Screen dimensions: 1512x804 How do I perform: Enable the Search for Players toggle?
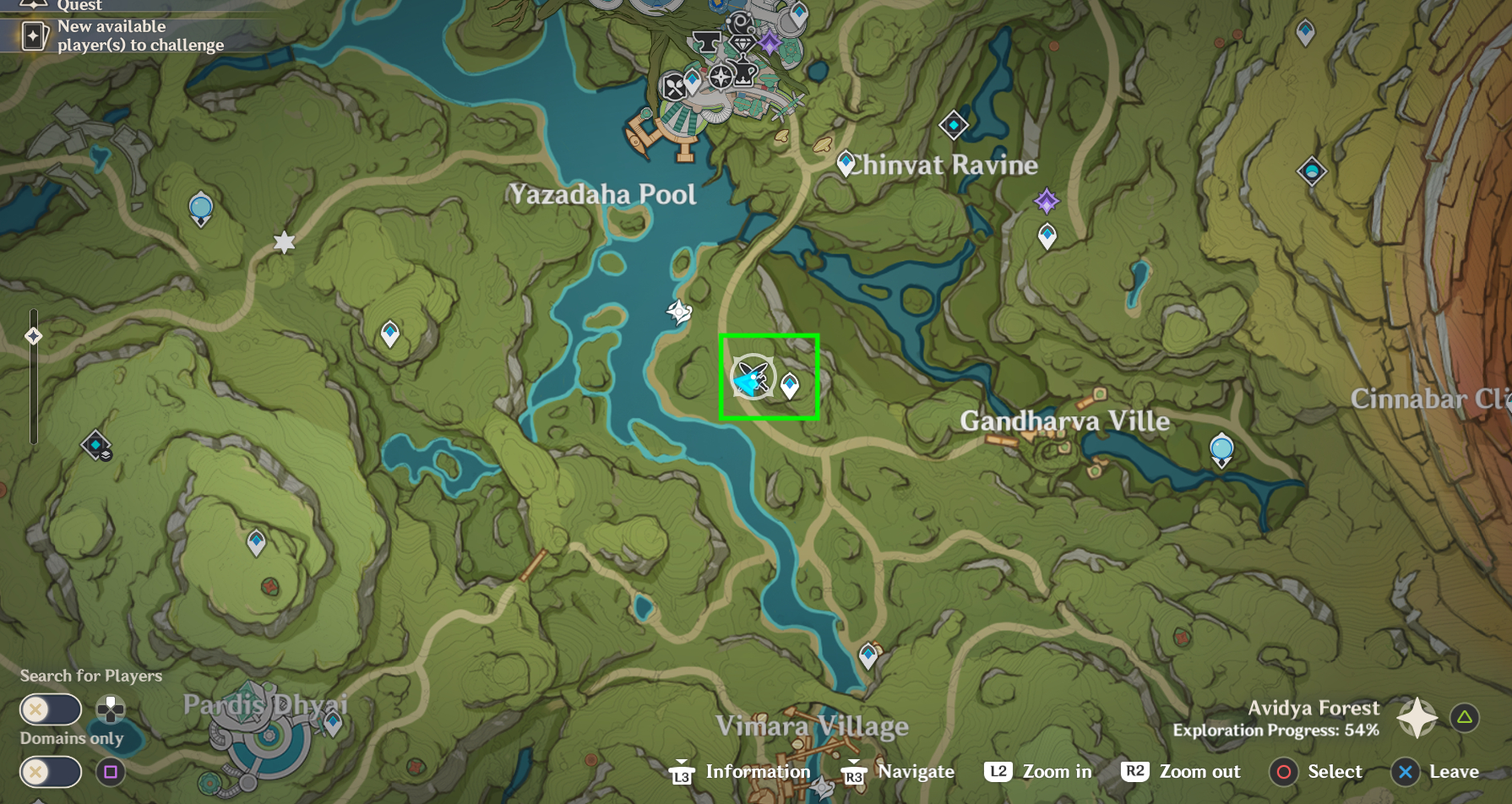[51, 710]
